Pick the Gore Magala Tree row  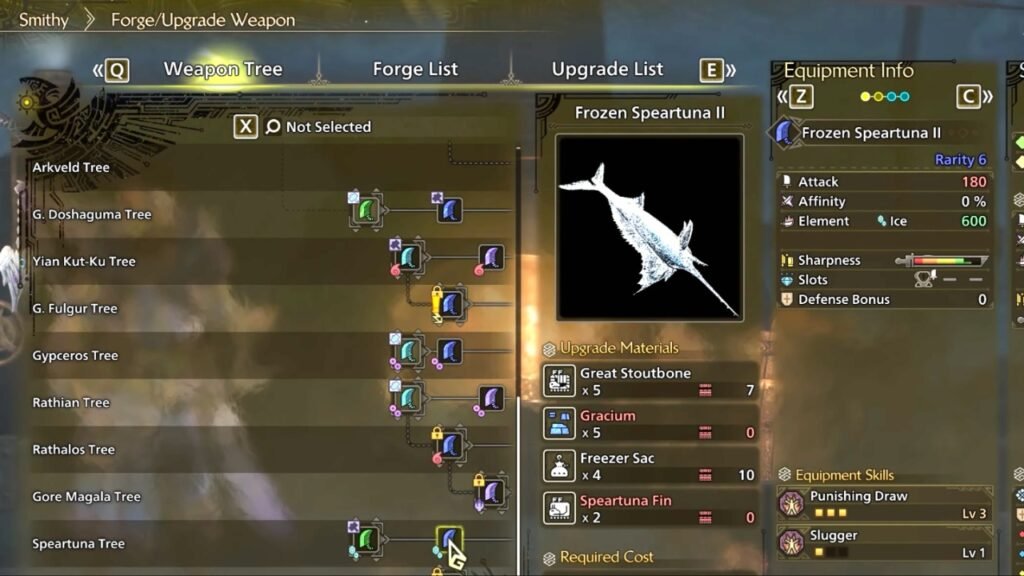tap(86, 496)
